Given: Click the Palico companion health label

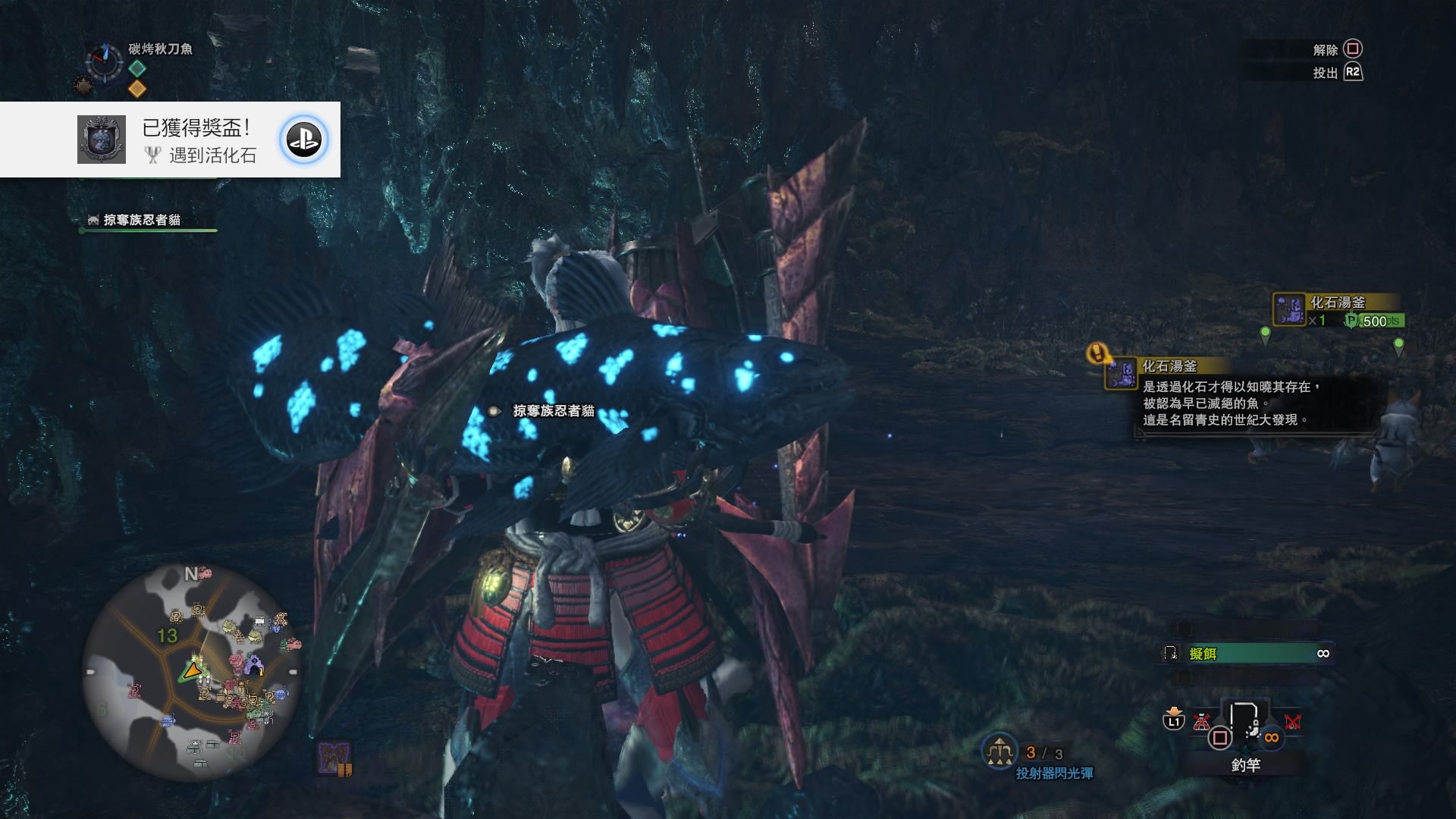Looking at the screenshot, I should click(142, 220).
